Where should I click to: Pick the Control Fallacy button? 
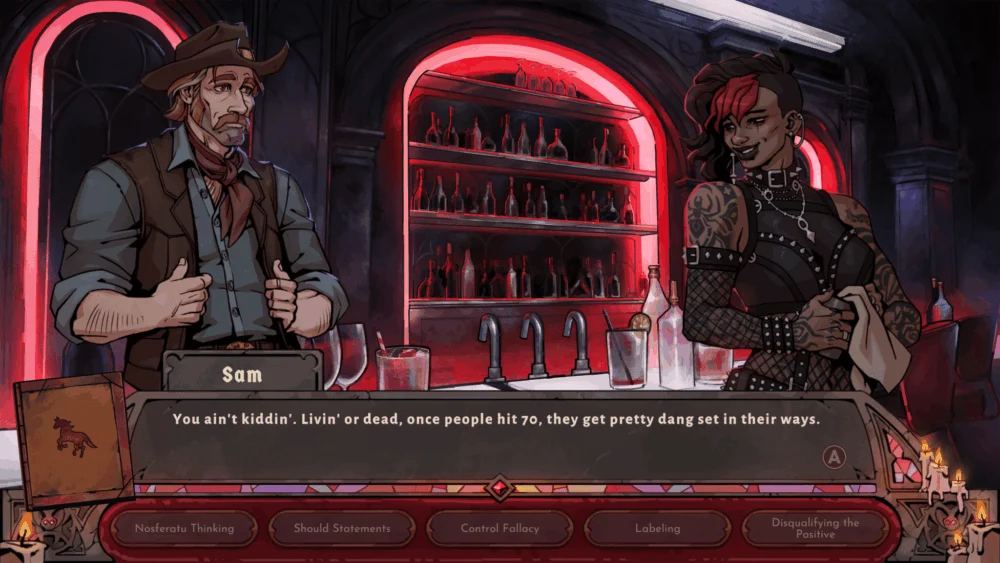pyautogui.click(x=499, y=528)
